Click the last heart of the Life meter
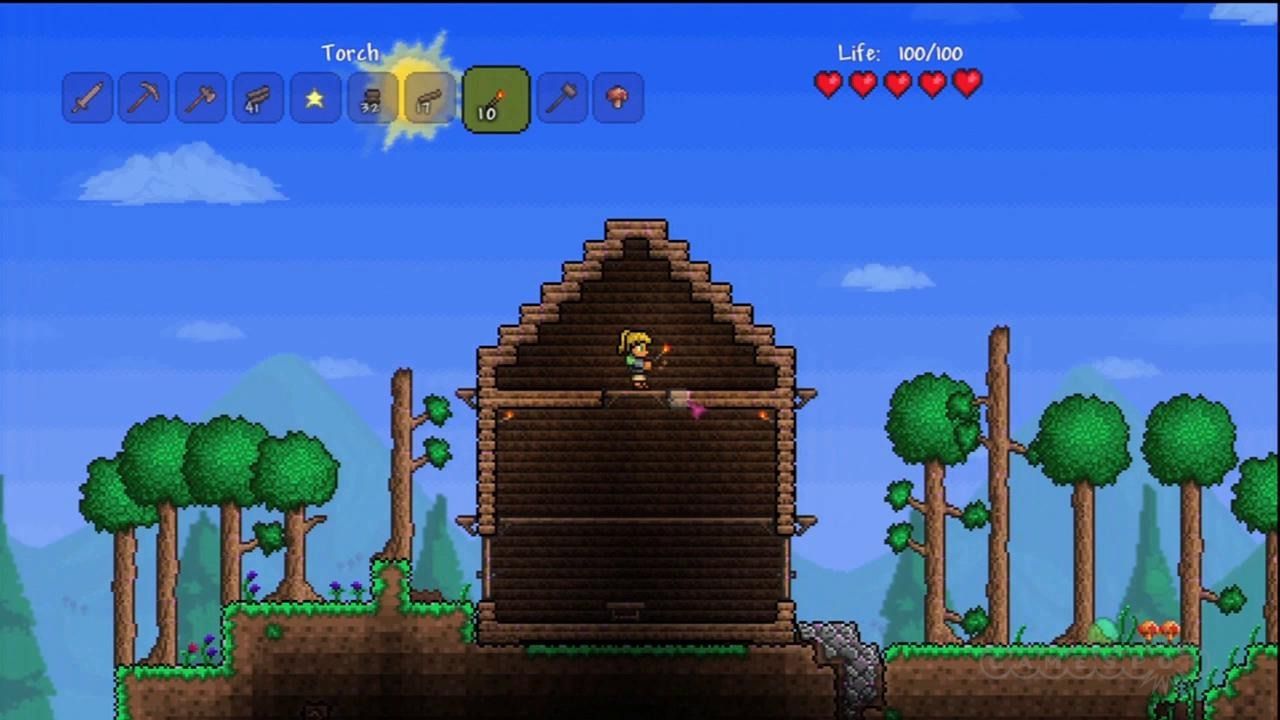Screen dimensions: 1280x720 (x=965, y=85)
